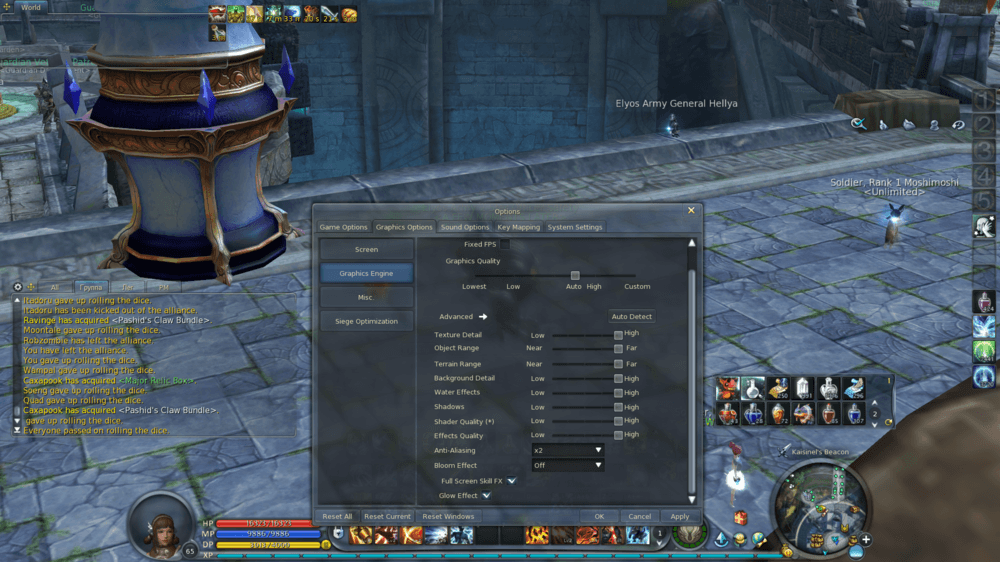Open the Sound Options tab

pos(465,227)
